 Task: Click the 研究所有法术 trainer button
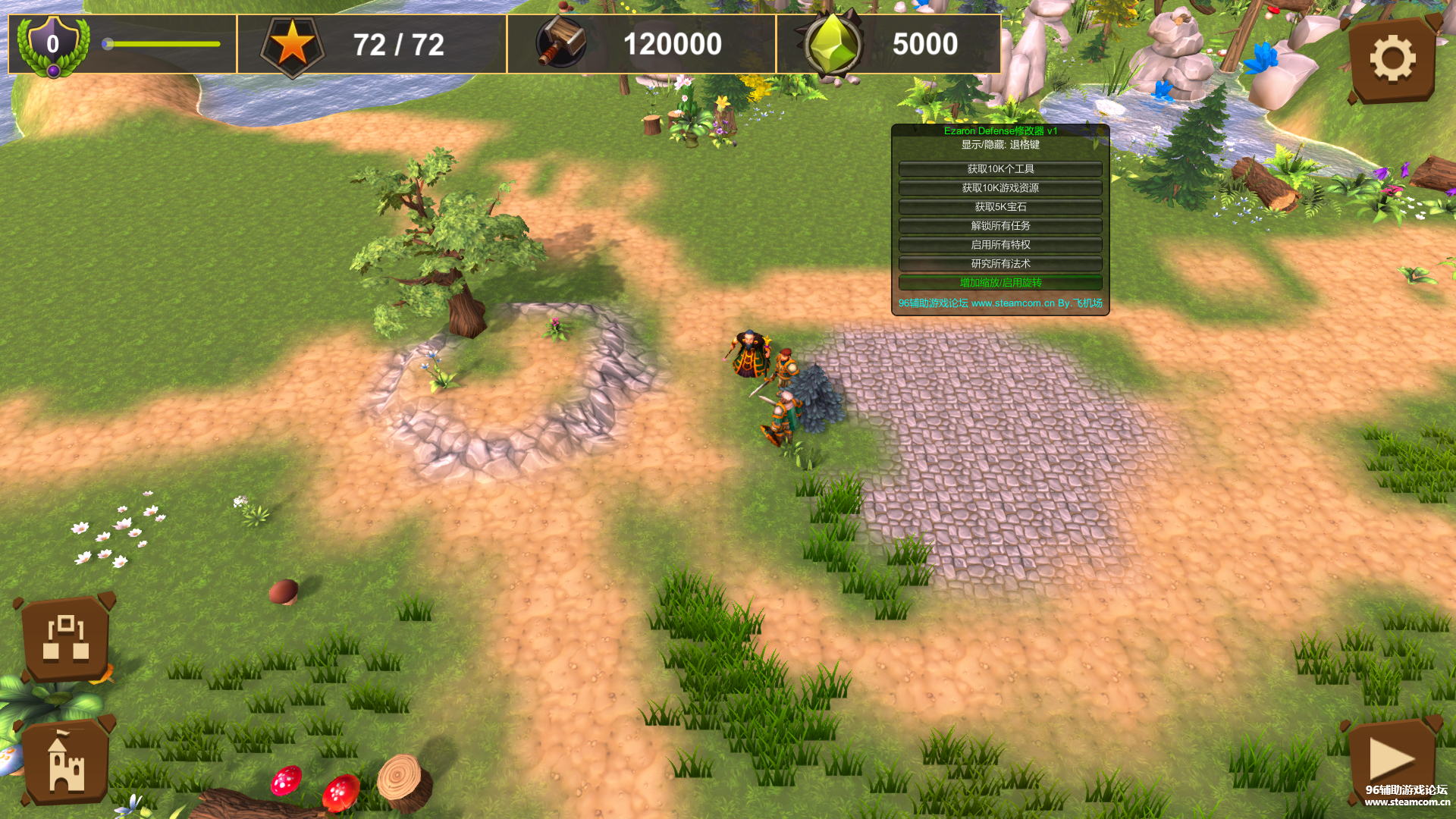[1000, 264]
